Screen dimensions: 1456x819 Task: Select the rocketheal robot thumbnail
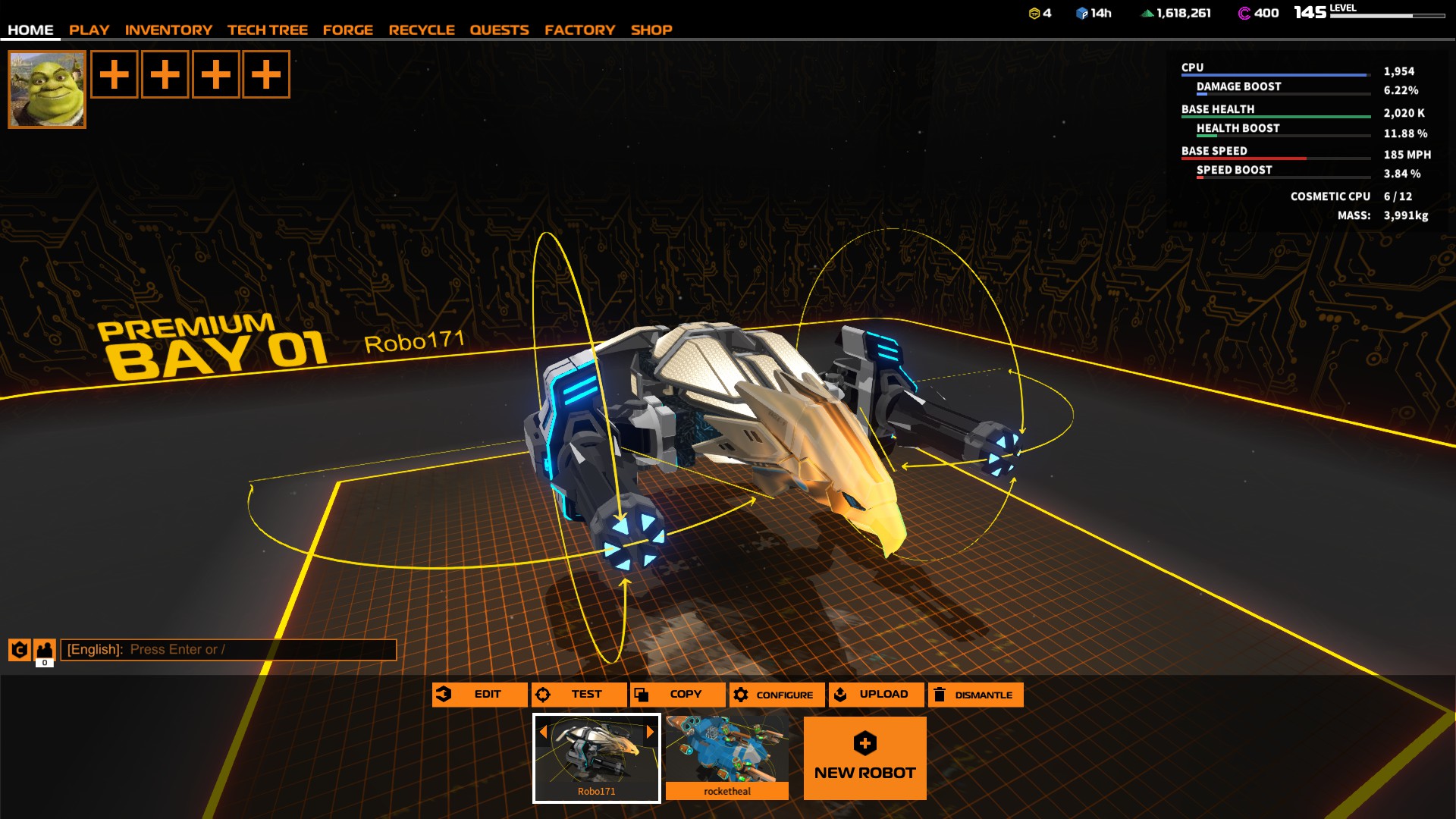(x=727, y=758)
